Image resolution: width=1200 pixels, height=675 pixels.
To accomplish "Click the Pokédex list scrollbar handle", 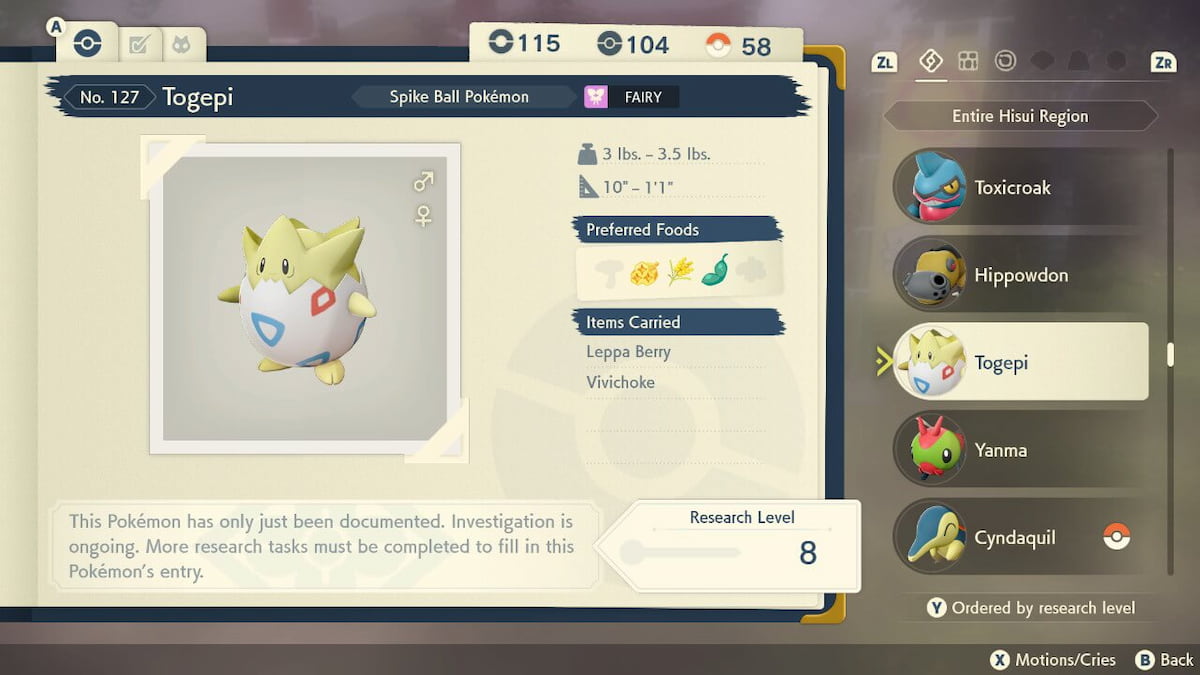I will (x=1170, y=355).
